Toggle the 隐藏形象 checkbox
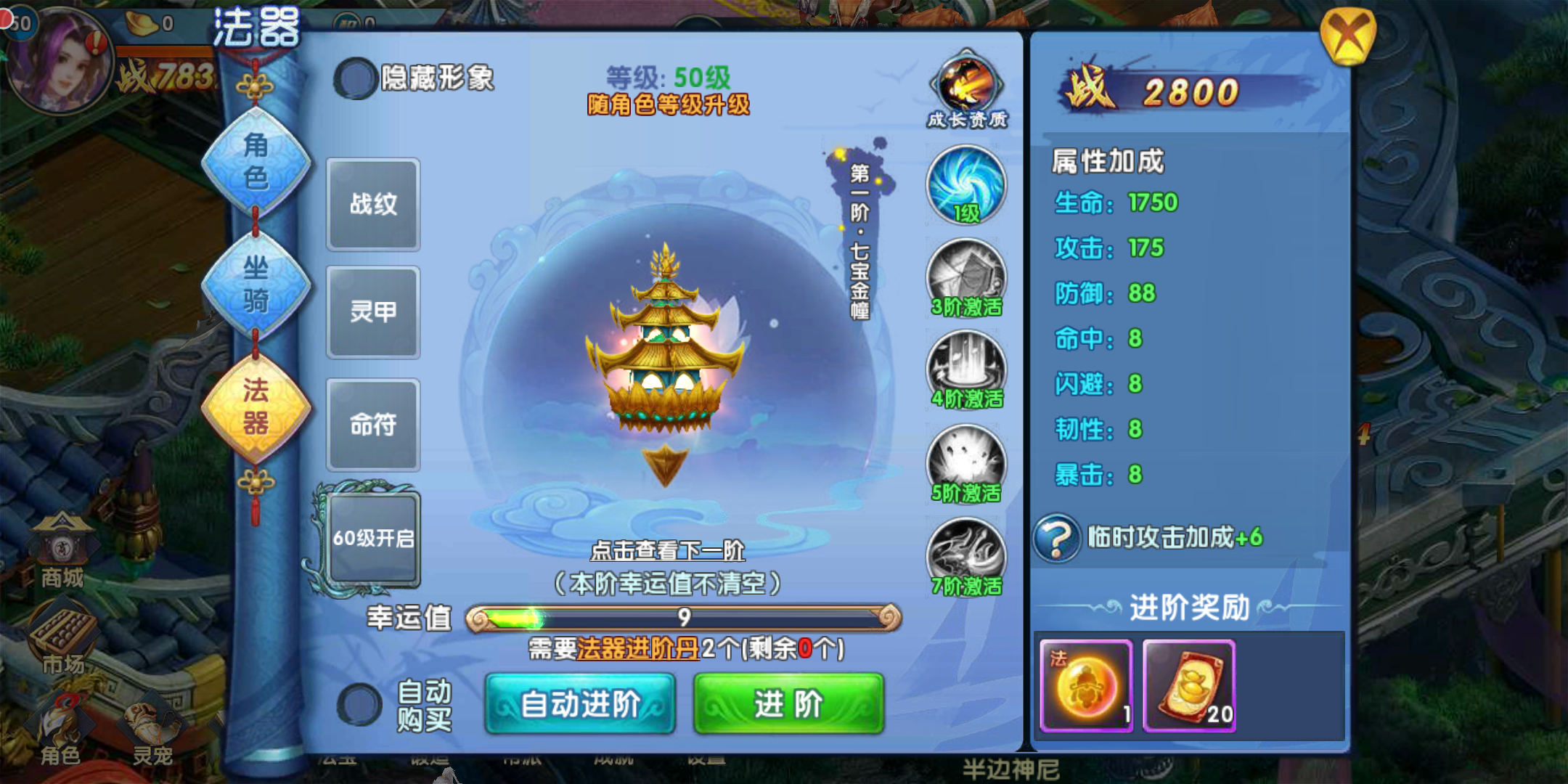The image size is (1568, 784). 354,78
